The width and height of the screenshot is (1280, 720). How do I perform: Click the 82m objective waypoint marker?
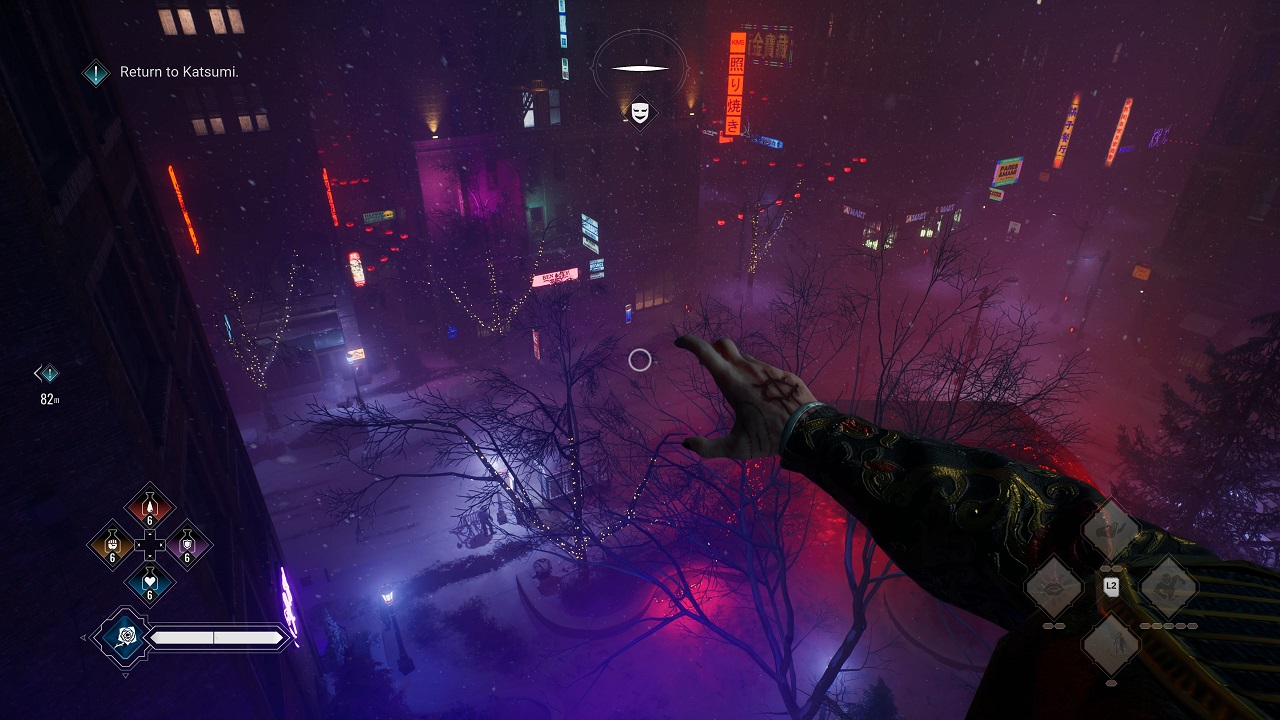47,374
